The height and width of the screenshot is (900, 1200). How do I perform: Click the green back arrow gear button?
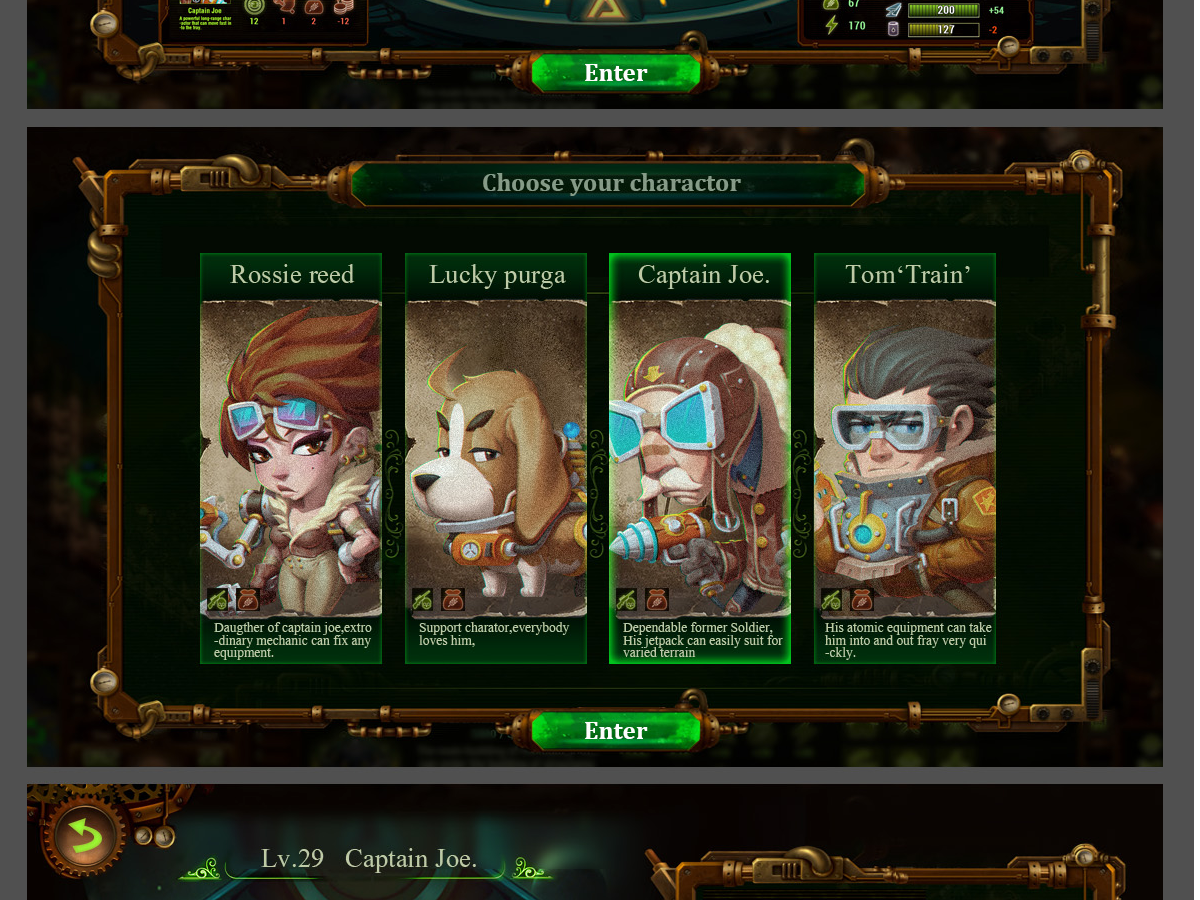[x=84, y=836]
